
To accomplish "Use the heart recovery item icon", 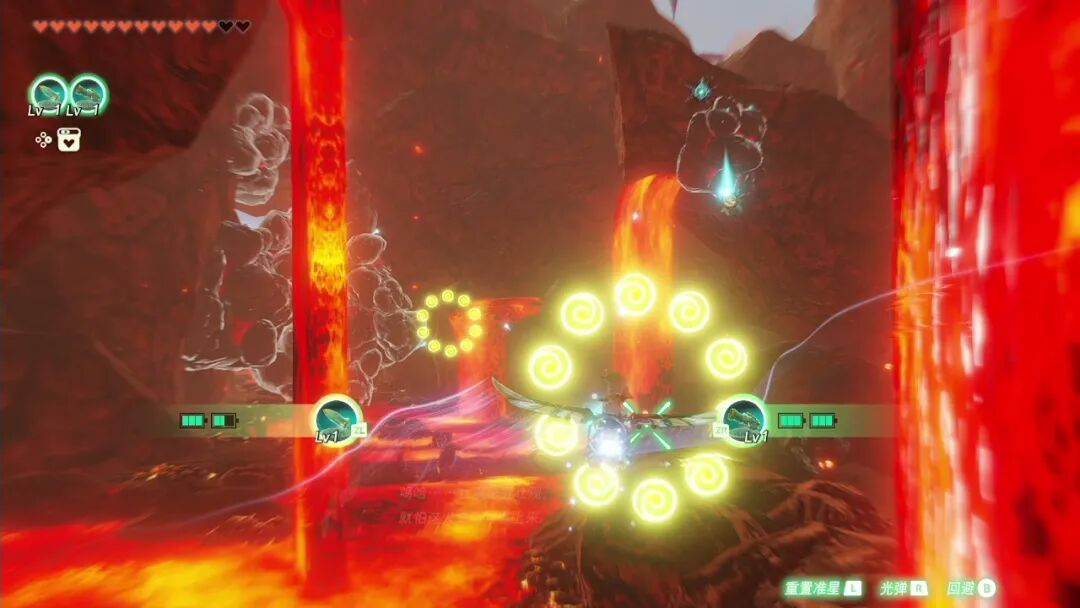I will point(69,140).
